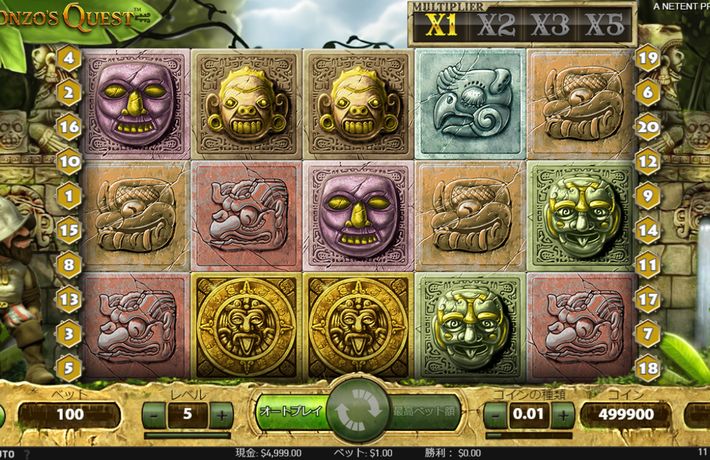This screenshot has height=460, width=710.
Task: Lower the coin value with the minus button
Action: coord(495,414)
